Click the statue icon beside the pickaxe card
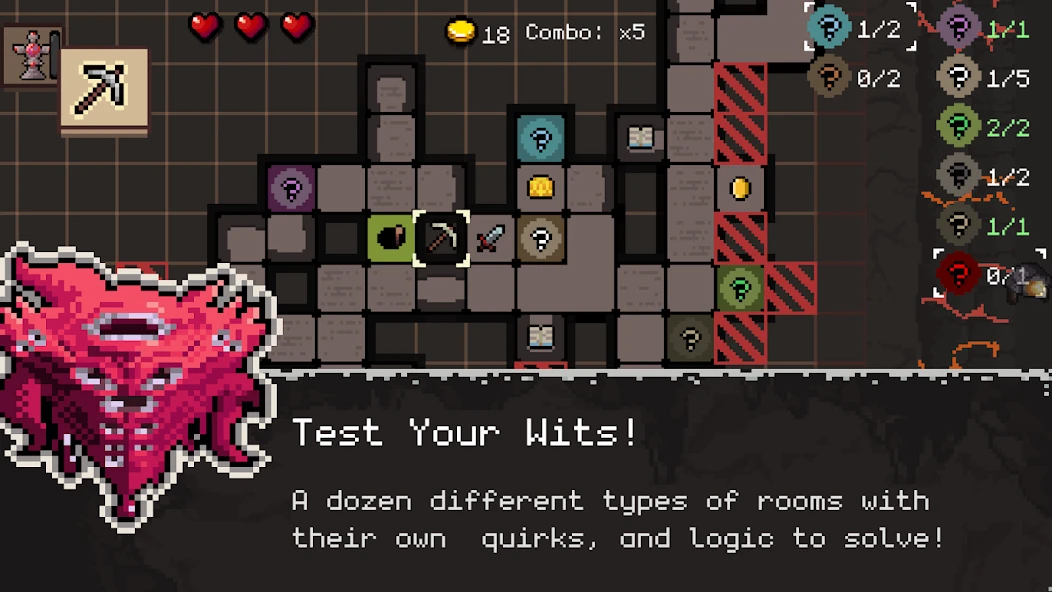The width and height of the screenshot is (1052, 592). 30,55
